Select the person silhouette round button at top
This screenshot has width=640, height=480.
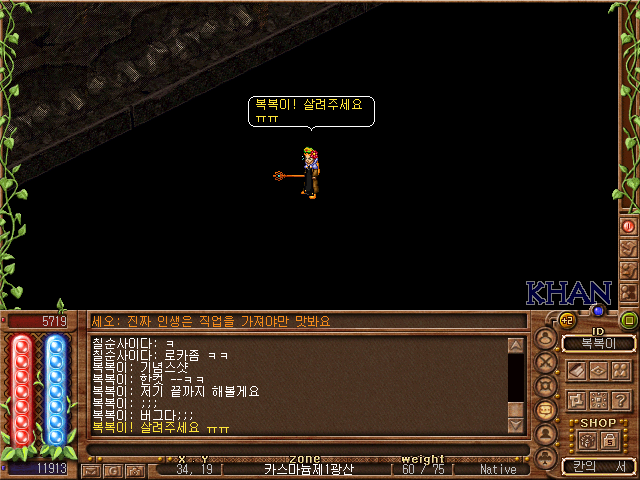(x=546, y=338)
